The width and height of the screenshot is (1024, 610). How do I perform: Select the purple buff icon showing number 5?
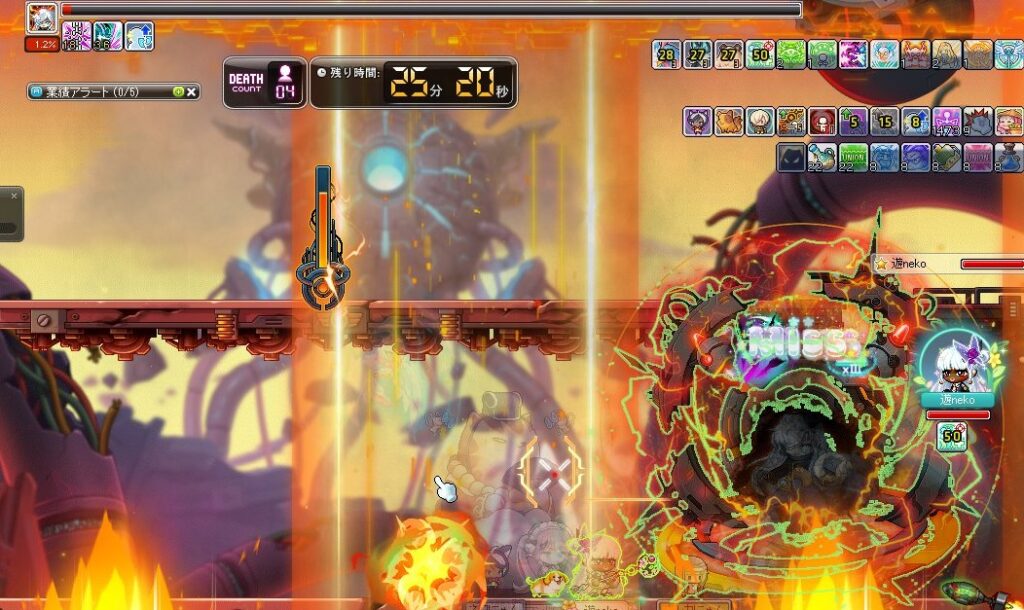pyautogui.click(x=853, y=122)
